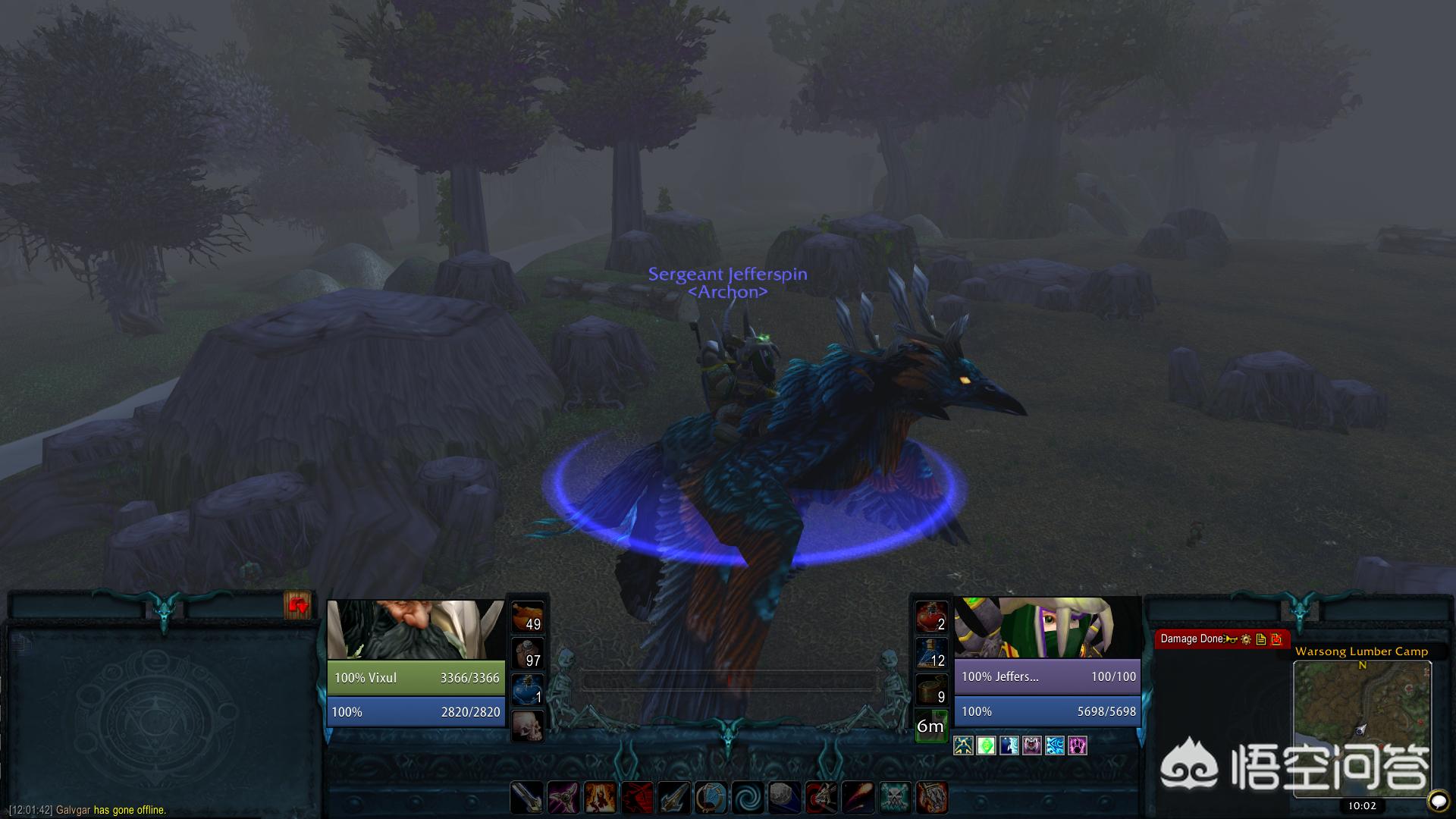Use the bandage roll item showing 9
Screen dimensions: 1456x819
[x=930, y=689]
